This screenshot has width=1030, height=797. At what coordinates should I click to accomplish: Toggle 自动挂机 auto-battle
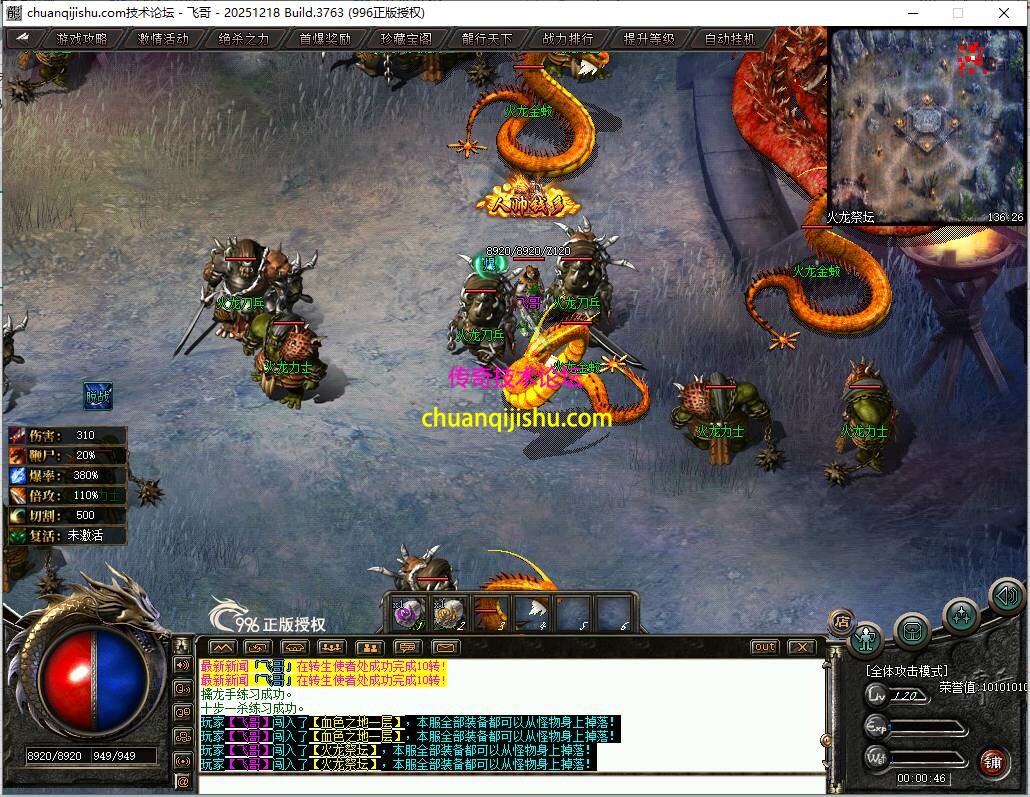(730, 39)
